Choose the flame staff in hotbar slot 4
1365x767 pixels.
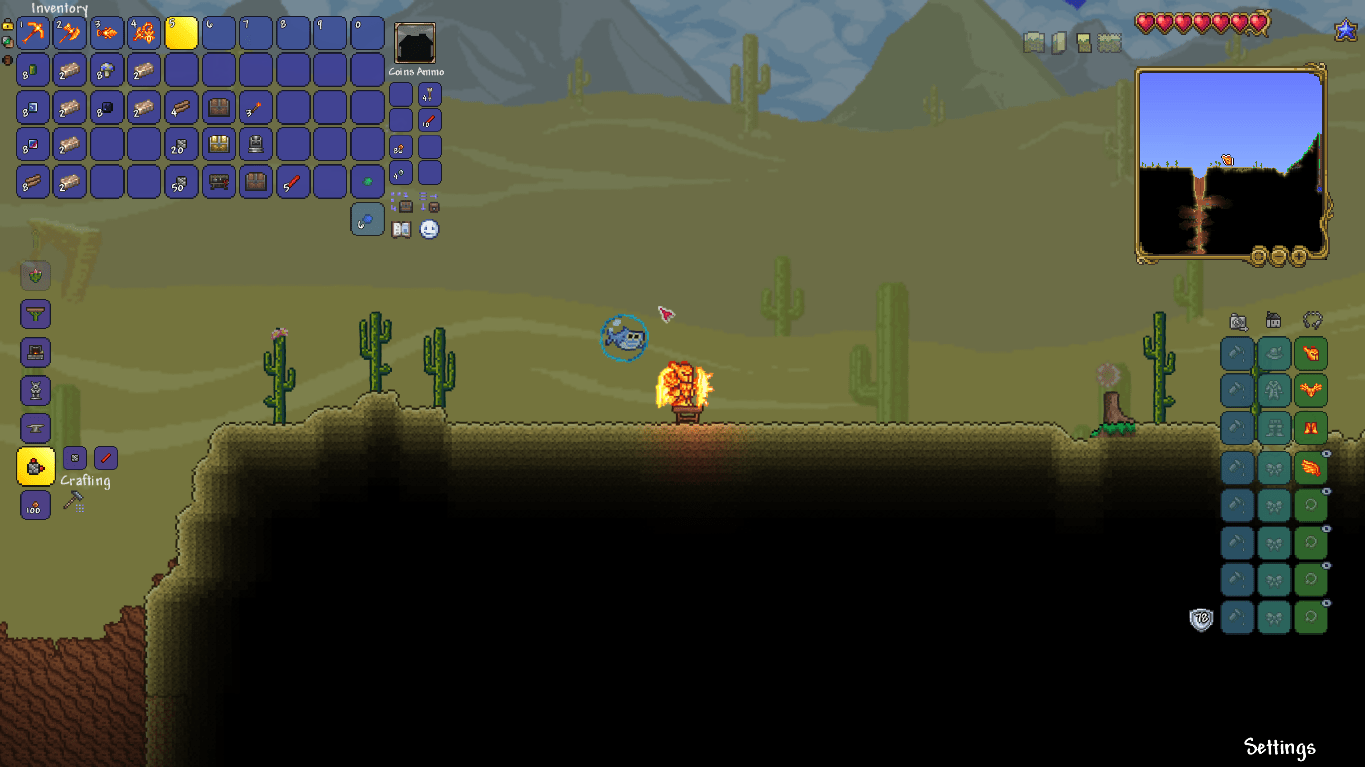(x=144, y=34)
